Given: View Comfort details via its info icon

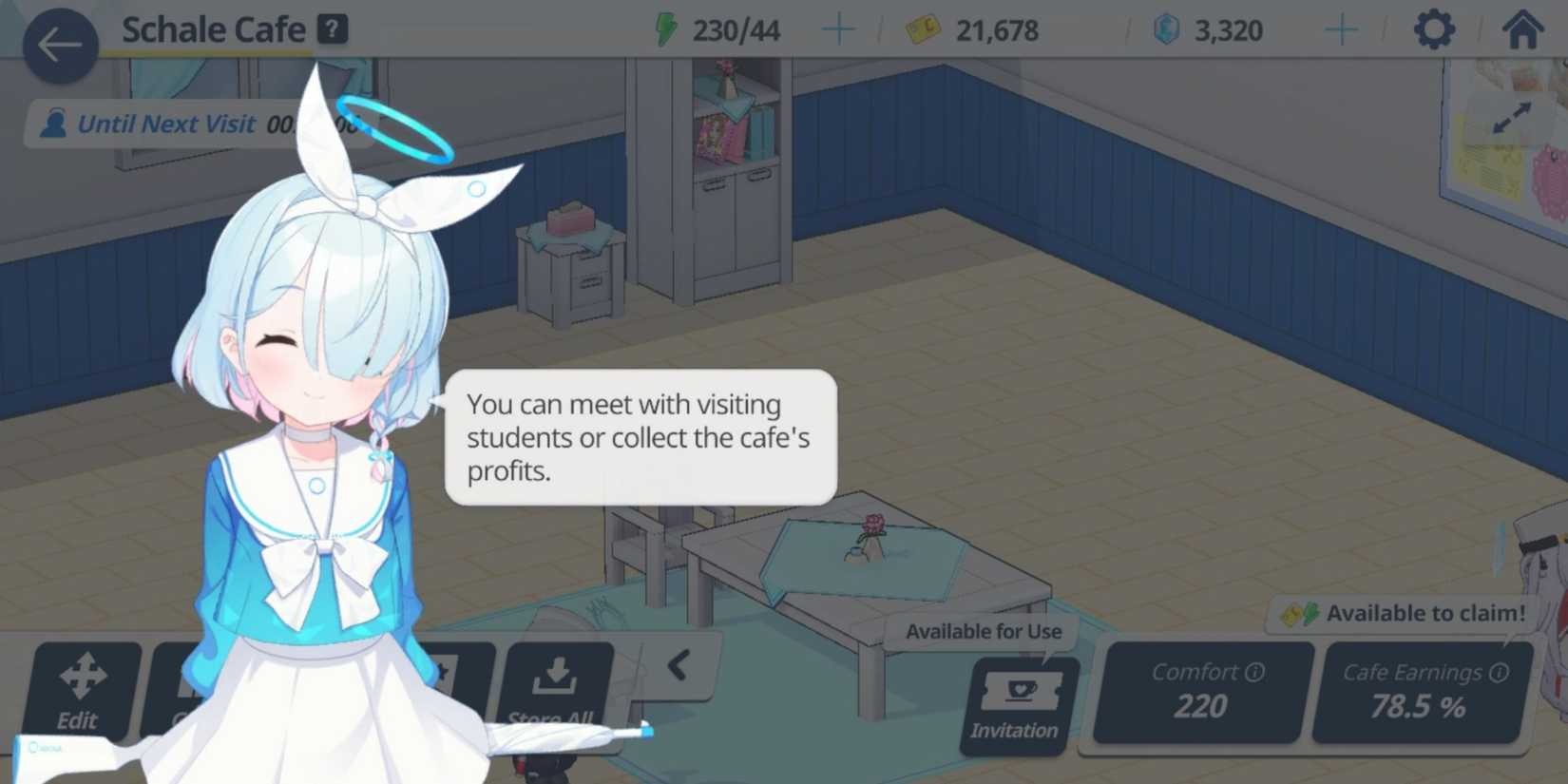Looking at the screenshot, I should tap(1252, 672).
